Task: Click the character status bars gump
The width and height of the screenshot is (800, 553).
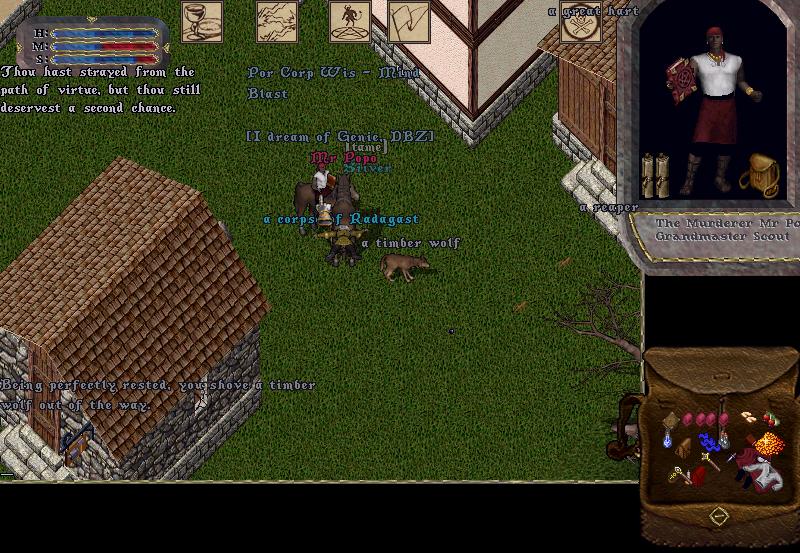Action: click(x=92, y=45)
